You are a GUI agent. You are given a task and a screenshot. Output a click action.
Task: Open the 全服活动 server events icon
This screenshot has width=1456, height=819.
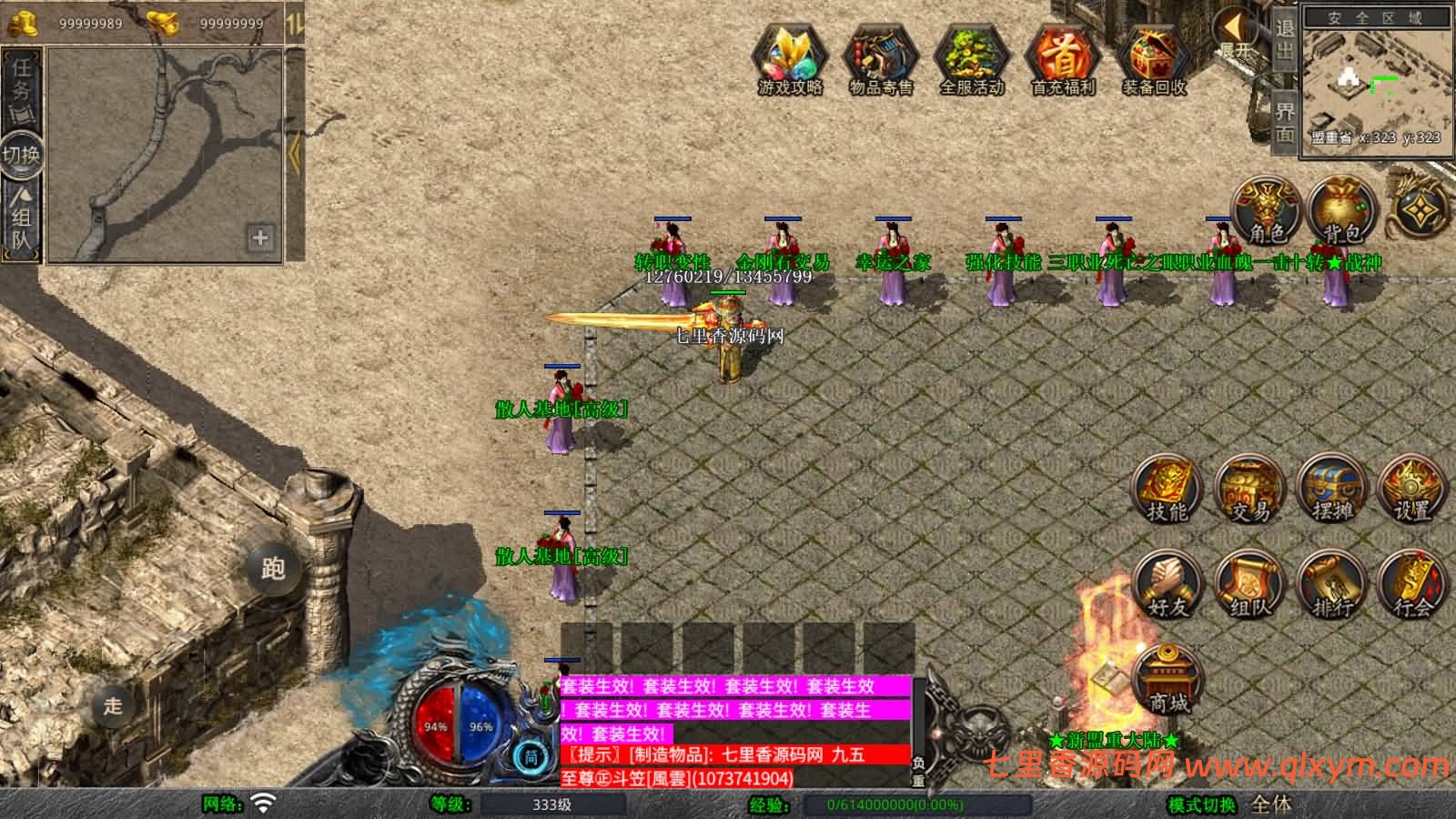coord(971,59)
